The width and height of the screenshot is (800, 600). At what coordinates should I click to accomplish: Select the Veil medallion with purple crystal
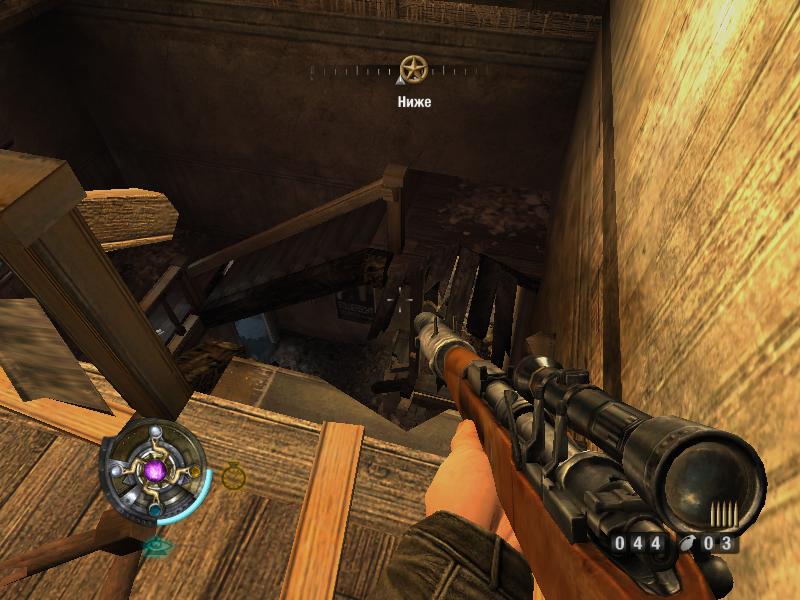[156, 469]
